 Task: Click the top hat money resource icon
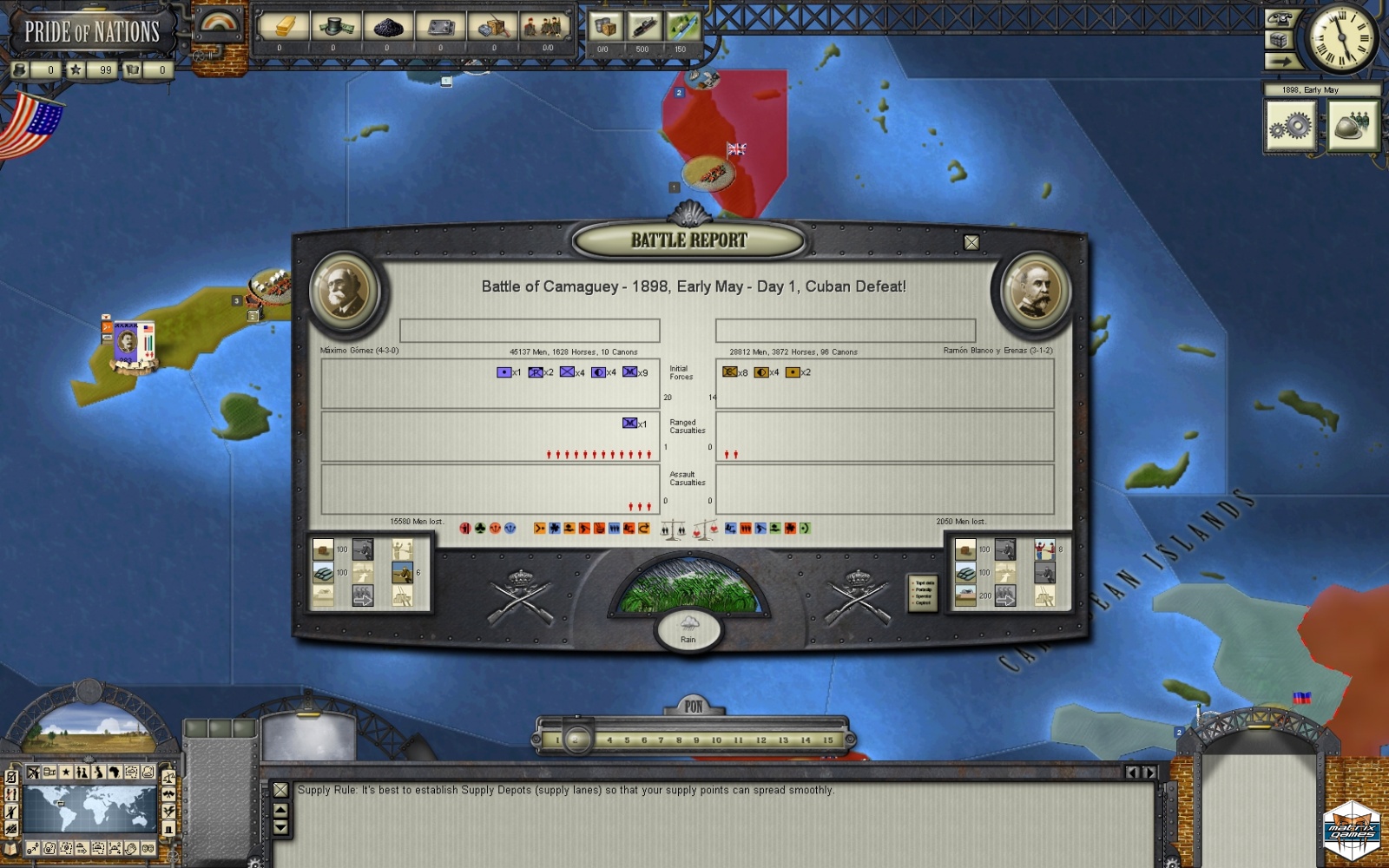point(334,27)
